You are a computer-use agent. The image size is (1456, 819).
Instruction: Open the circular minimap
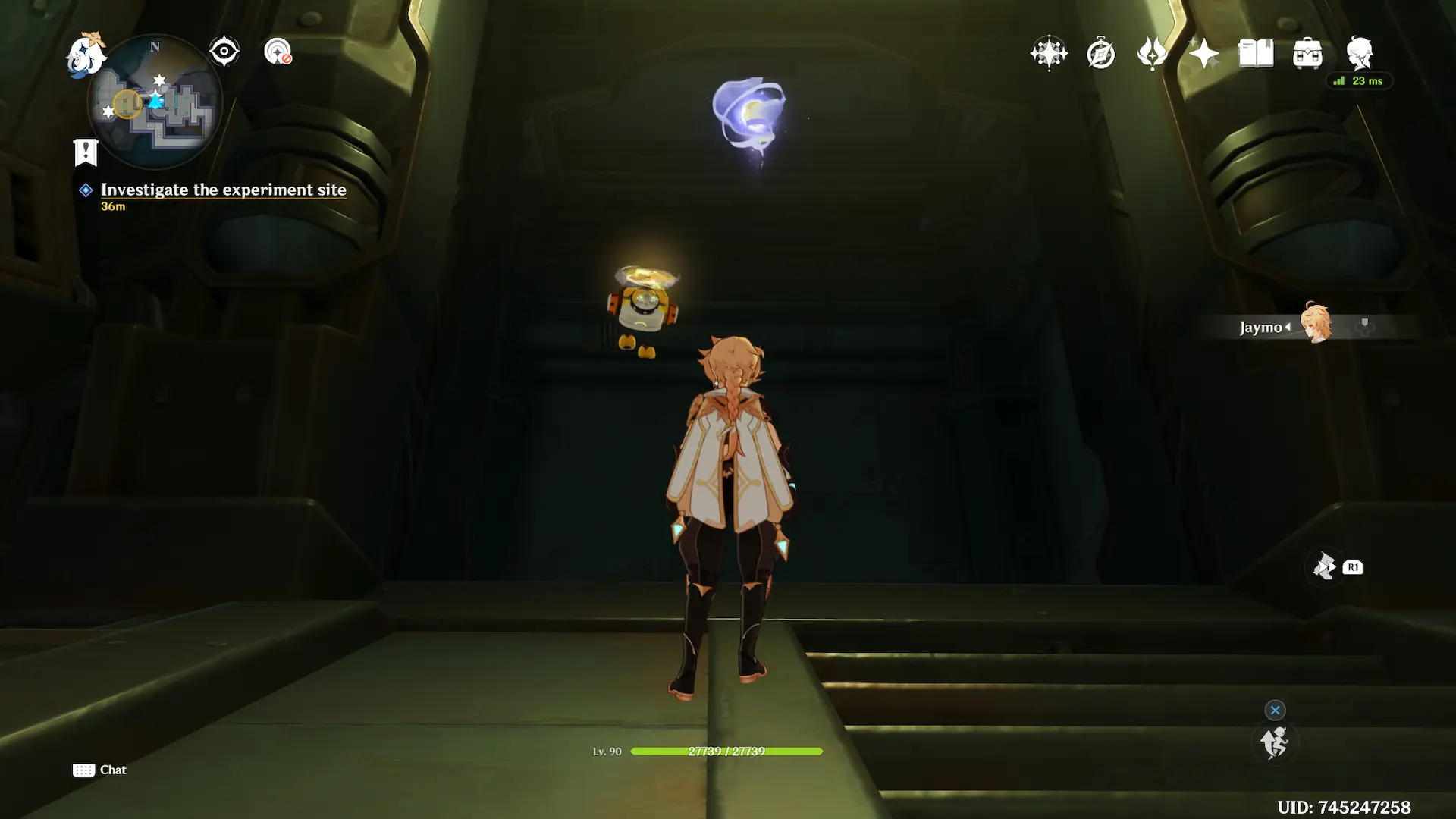pos(155,102)
